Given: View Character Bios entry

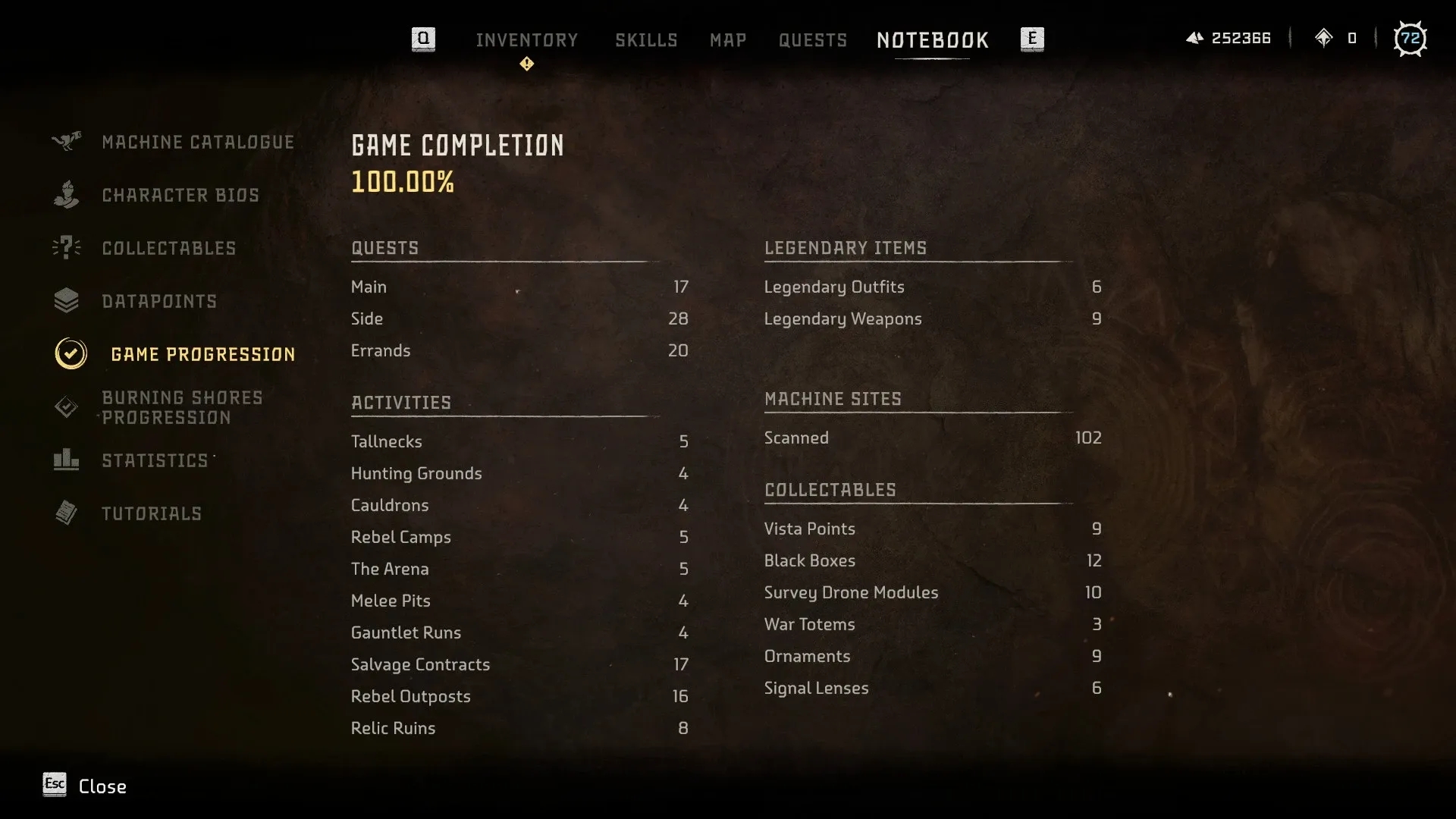Looking at the screenshot, I should point(180,196).
